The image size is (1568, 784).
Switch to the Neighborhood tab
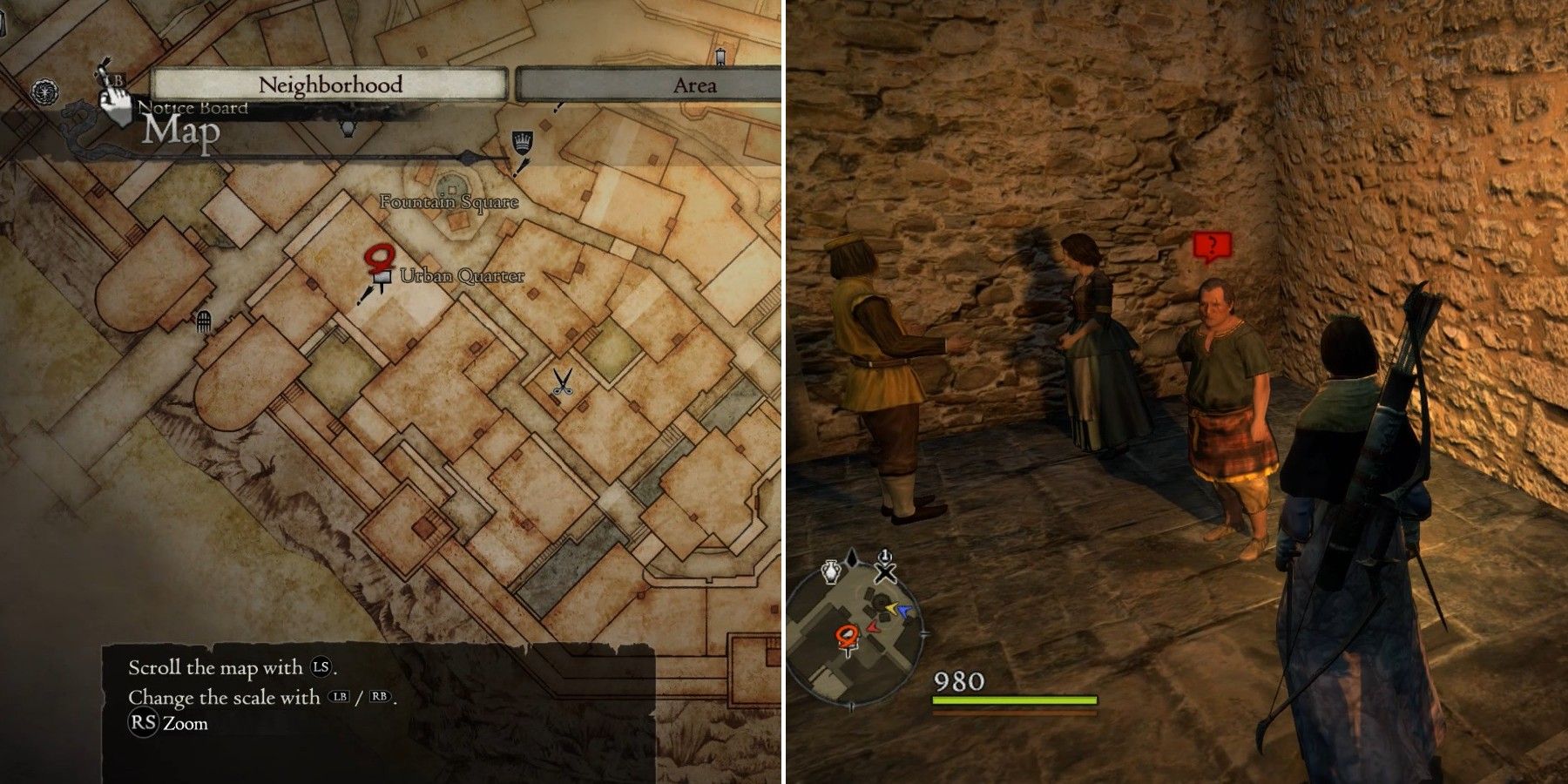(329, 85)
